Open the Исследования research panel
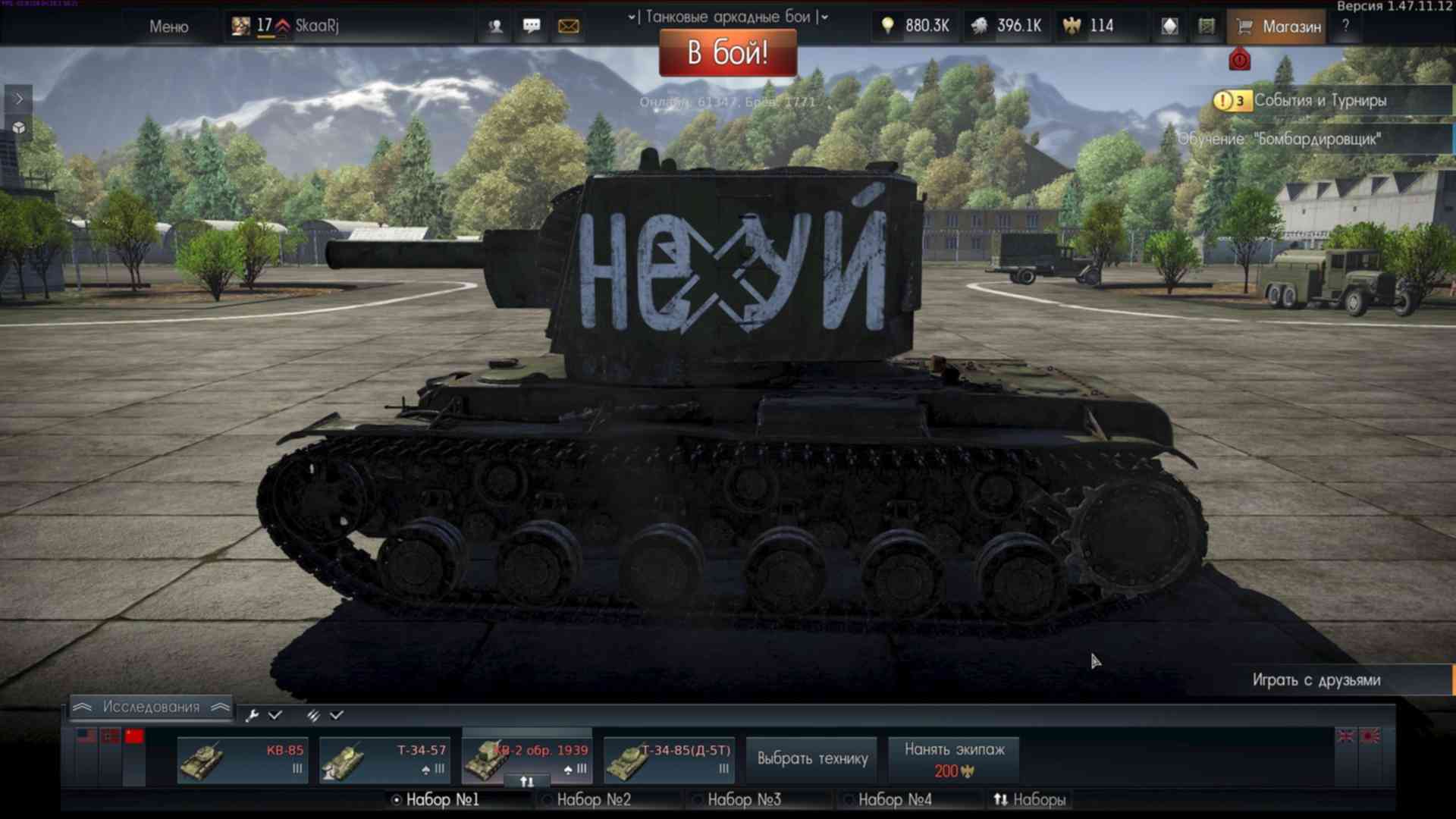Viewport: 1456px width, 819px height. [151, 707]
